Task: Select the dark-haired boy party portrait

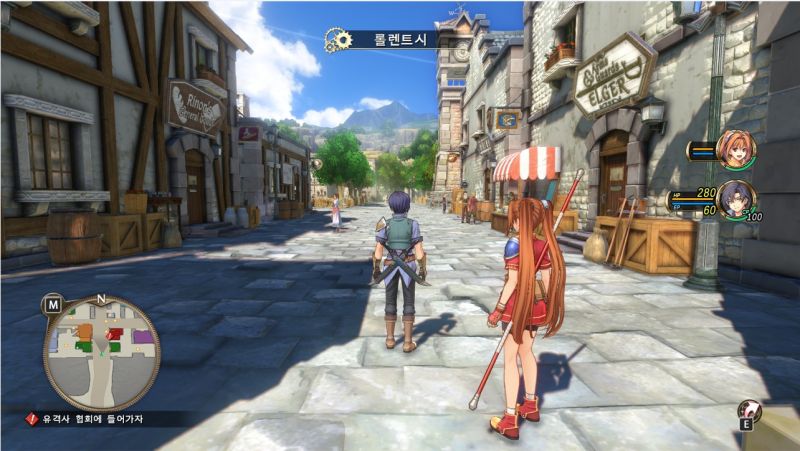Action: pyautogui.click(x=737, y=198)
